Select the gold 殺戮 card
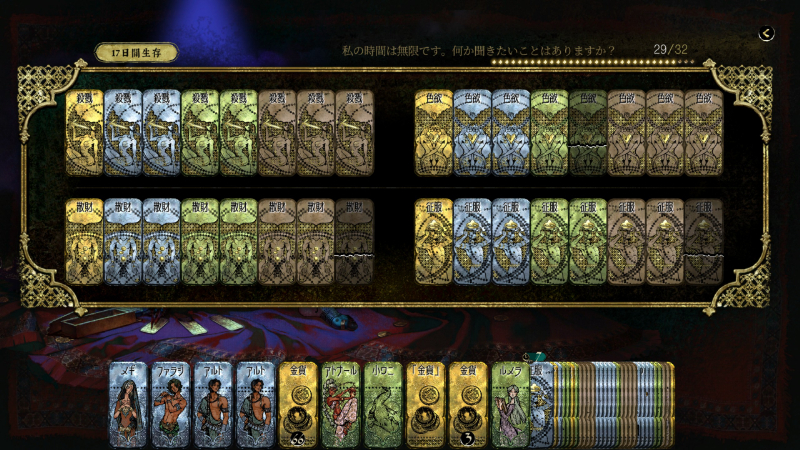The image size is (800, 450). (x=84, y=133)
